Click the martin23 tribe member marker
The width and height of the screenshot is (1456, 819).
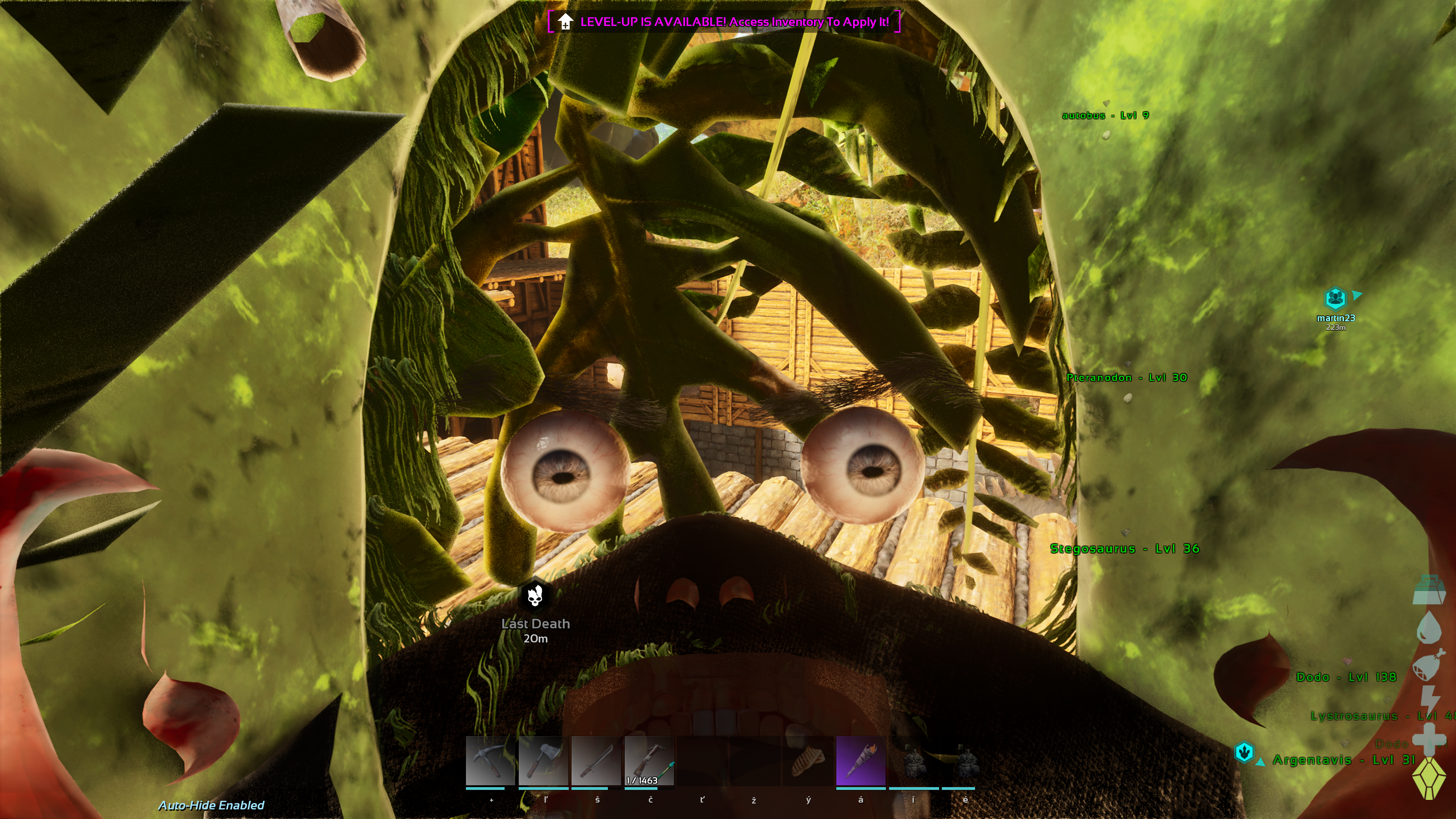coord(1335,298)
